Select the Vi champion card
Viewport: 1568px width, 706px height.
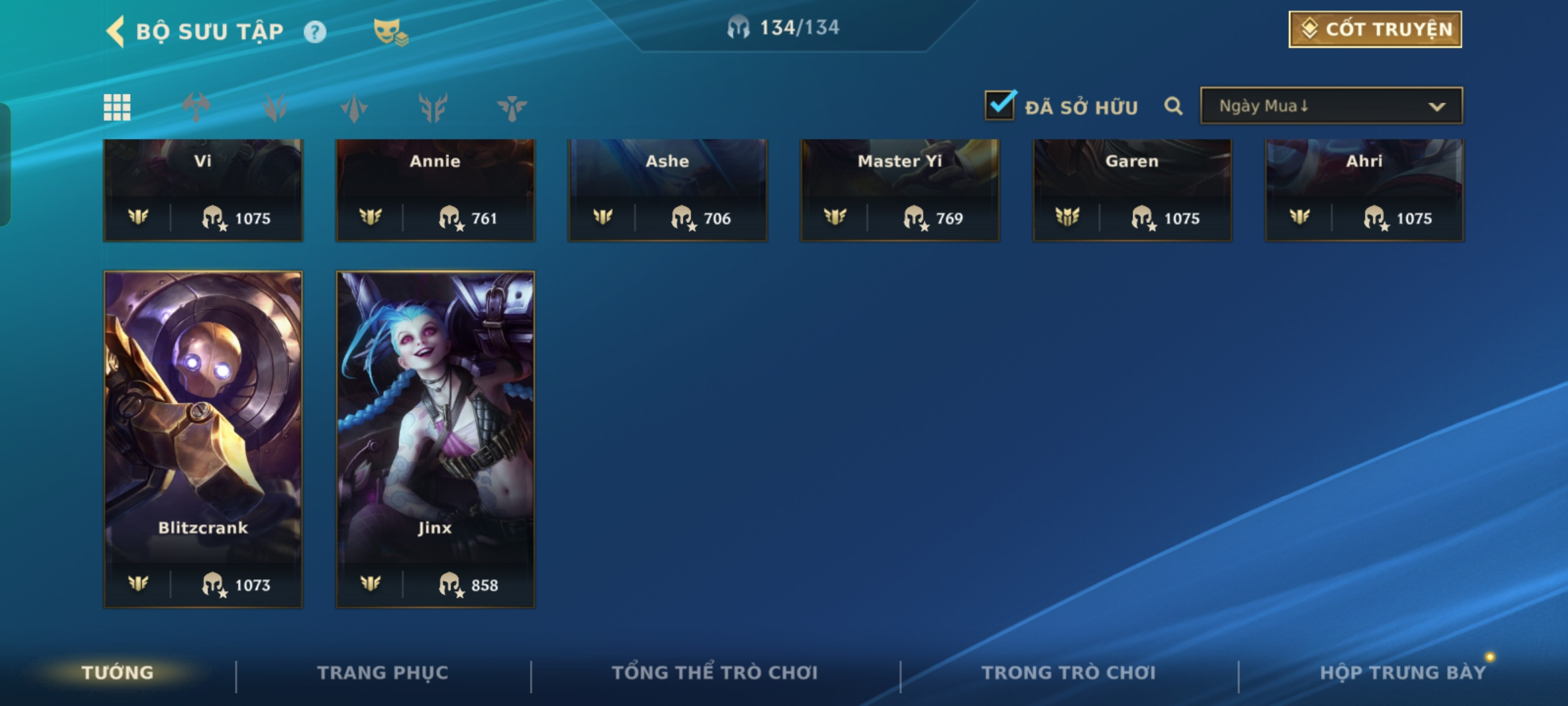click(203, 190)
